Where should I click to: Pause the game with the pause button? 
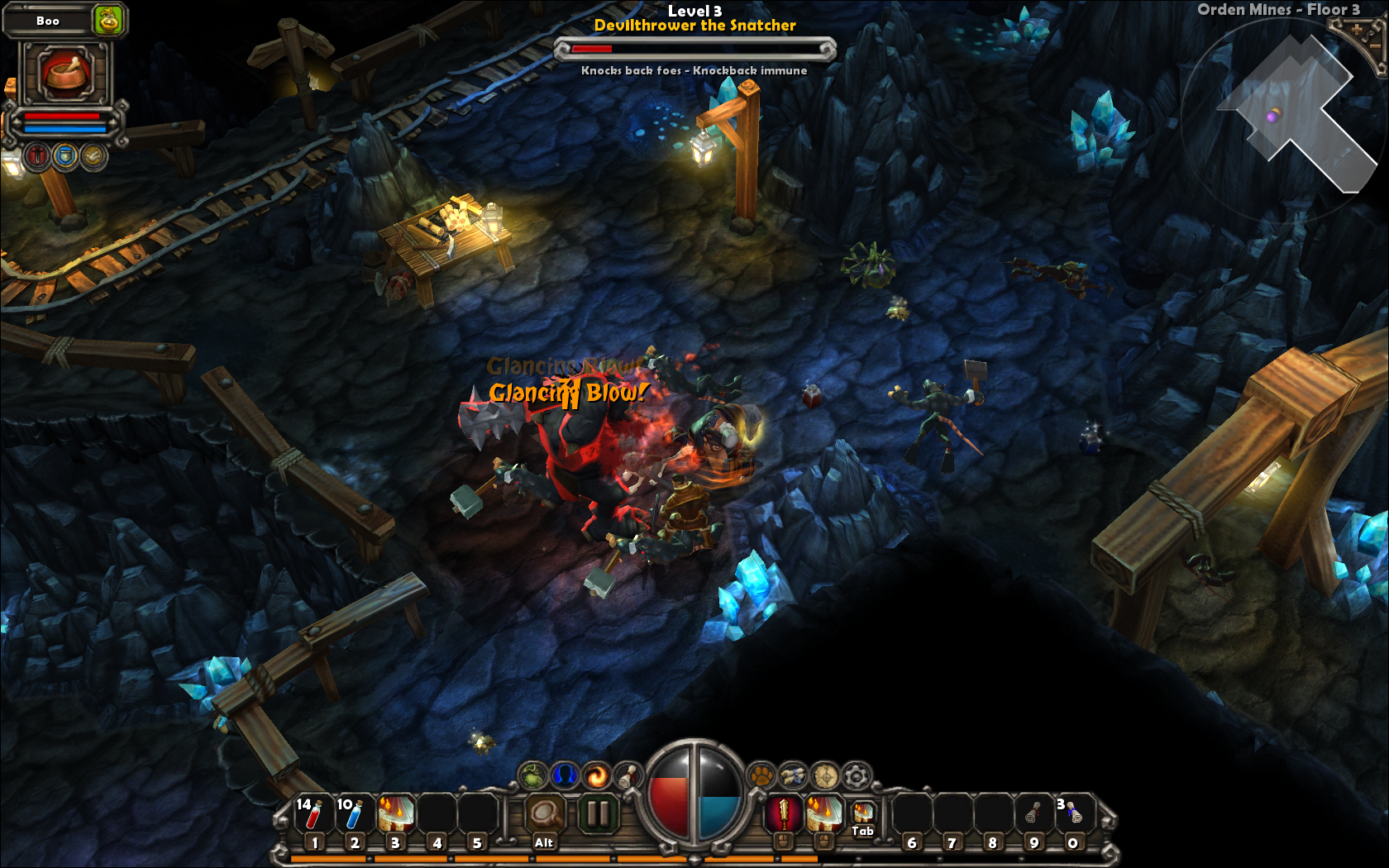tap(599, 813)
